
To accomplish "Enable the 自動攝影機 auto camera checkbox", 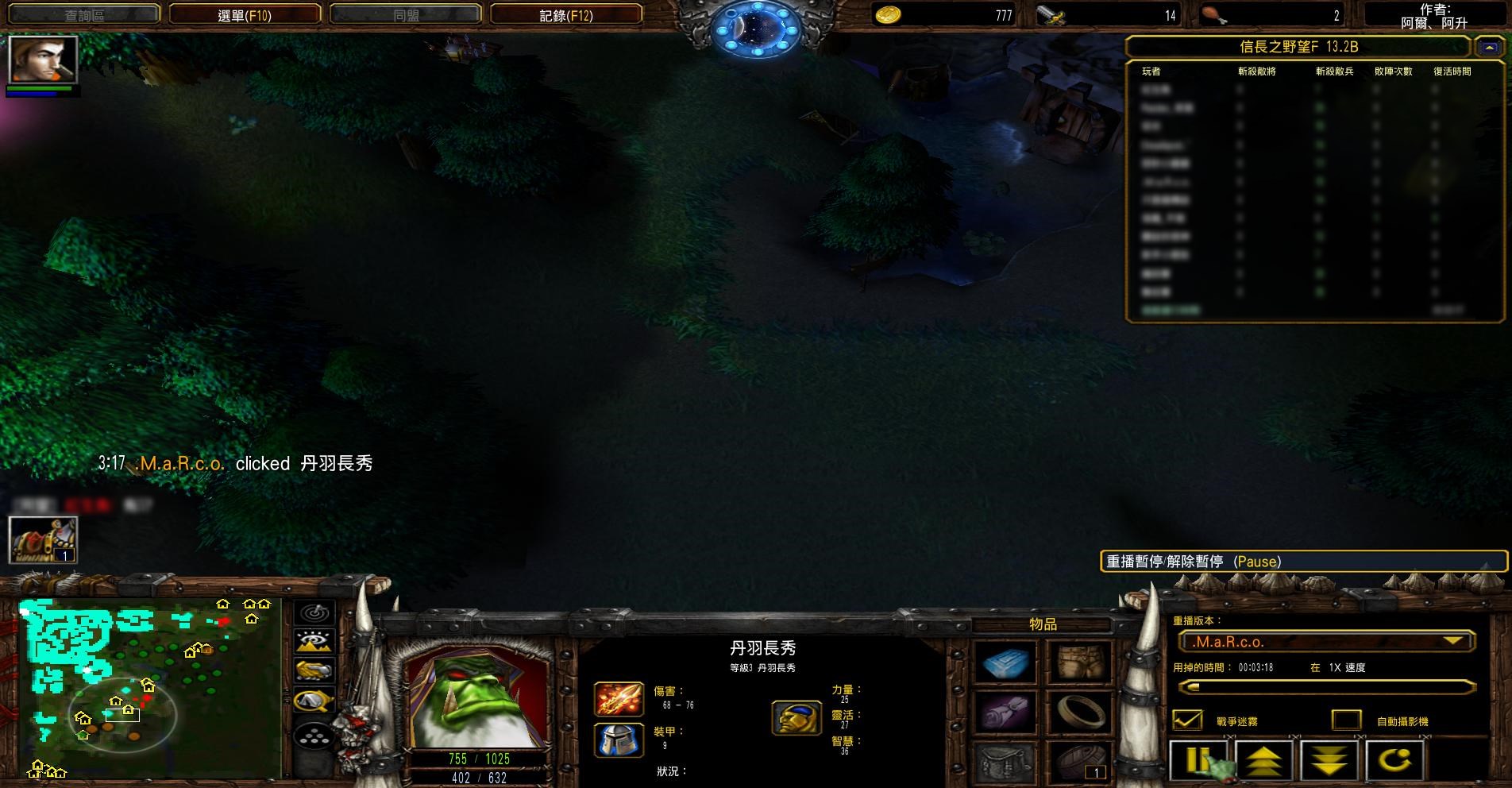I will coord(1346,720).
